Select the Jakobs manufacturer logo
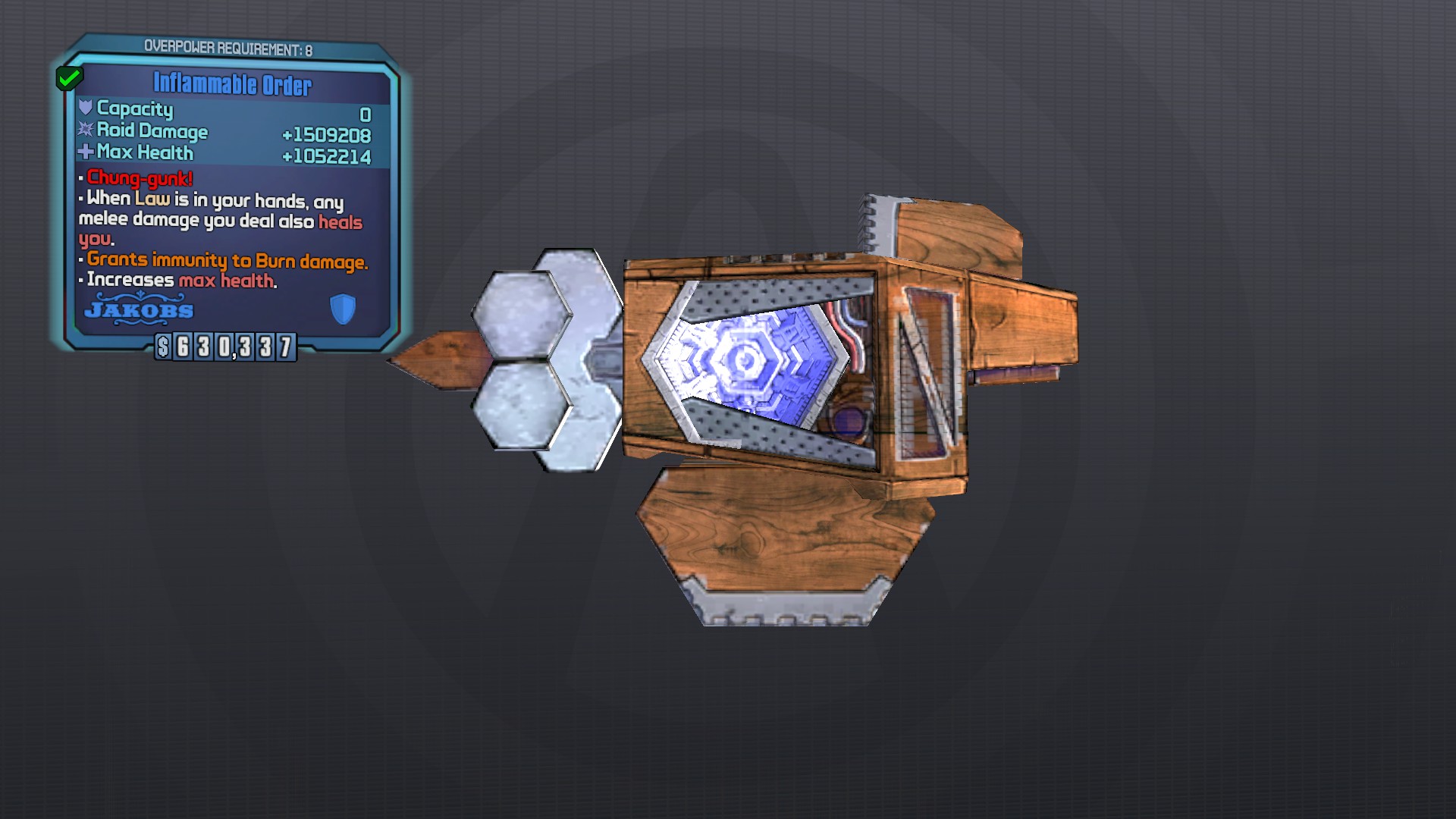The height and width of the screenshot is (819, 1456). coord(138,310)
